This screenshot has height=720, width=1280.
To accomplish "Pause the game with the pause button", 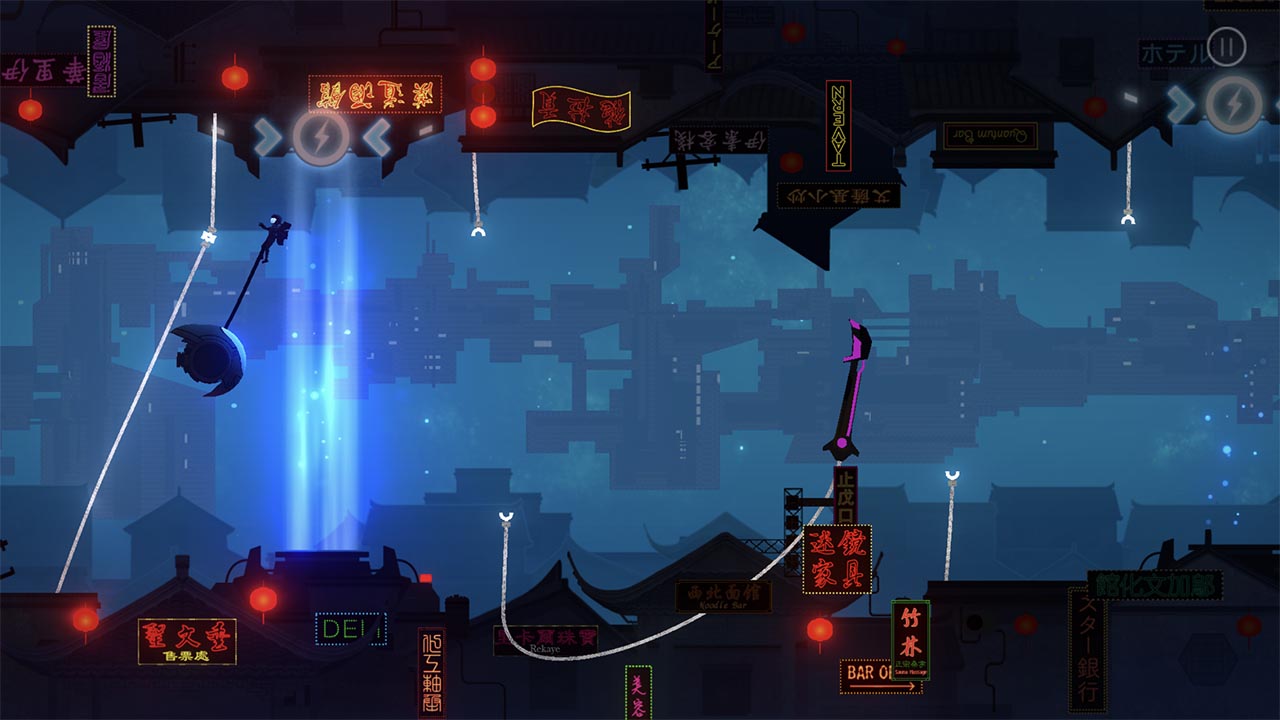I will (x=1226, y=46).
